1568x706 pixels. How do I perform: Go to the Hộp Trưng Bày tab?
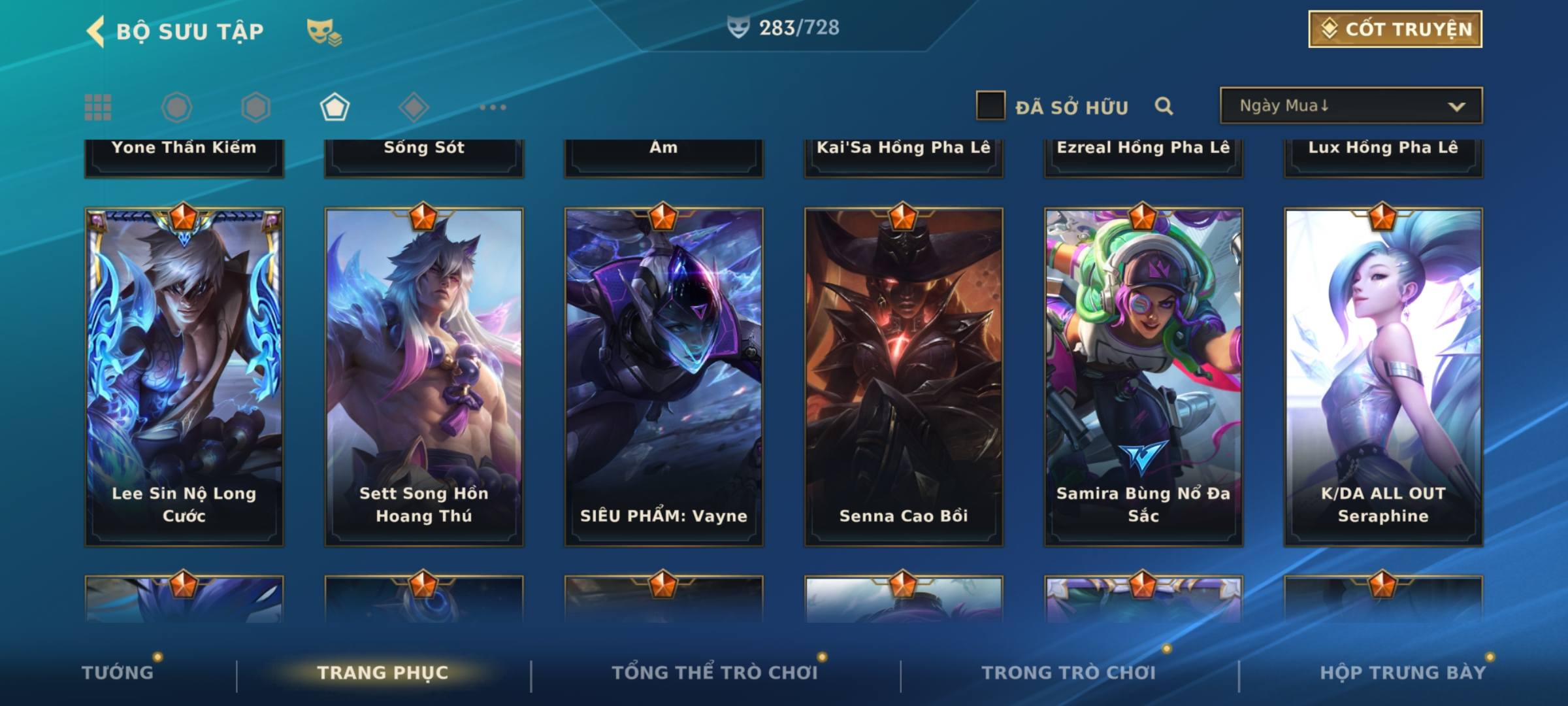point(1403,672)
